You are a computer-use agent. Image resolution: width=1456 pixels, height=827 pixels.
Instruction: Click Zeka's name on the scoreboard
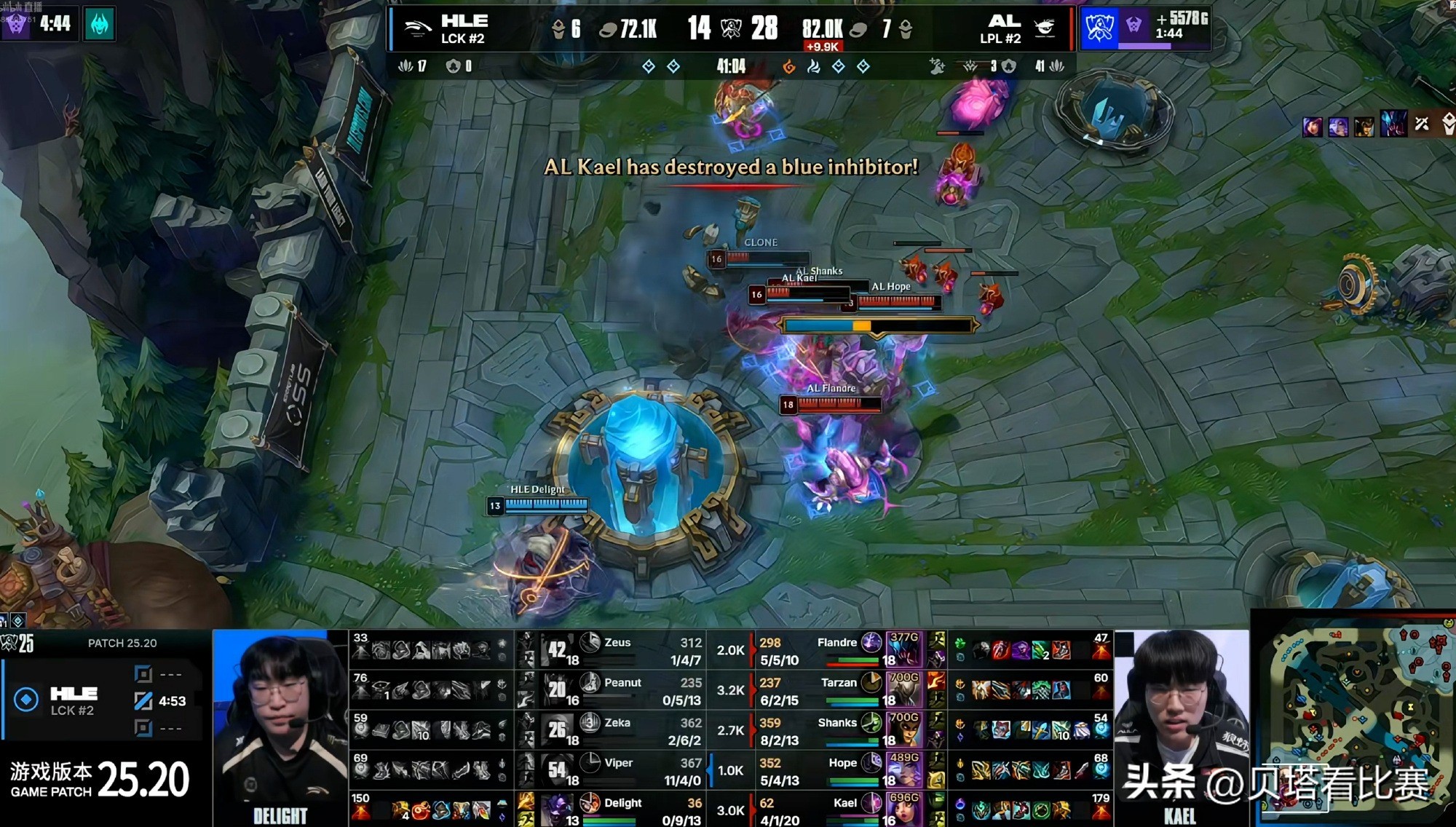(x=617, y=723)
